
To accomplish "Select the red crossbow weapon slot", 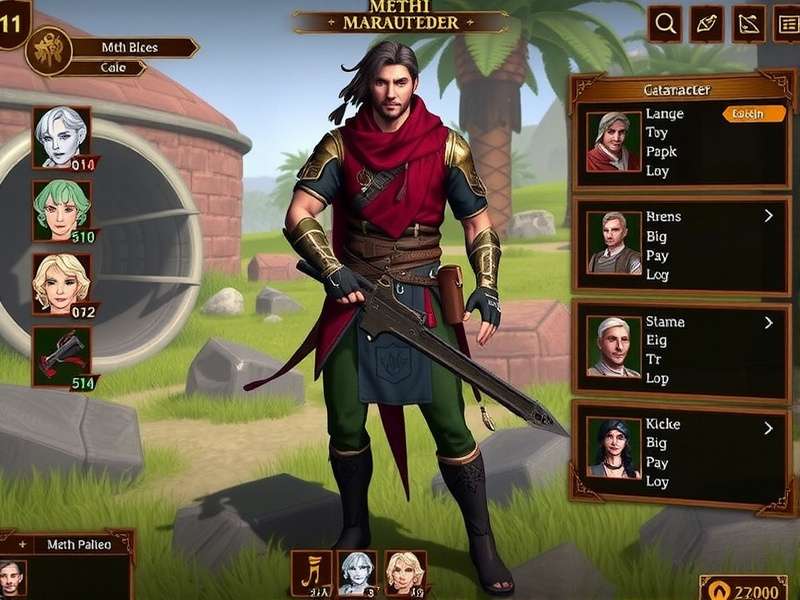I will pyautogui.click(x=62, y=355).
